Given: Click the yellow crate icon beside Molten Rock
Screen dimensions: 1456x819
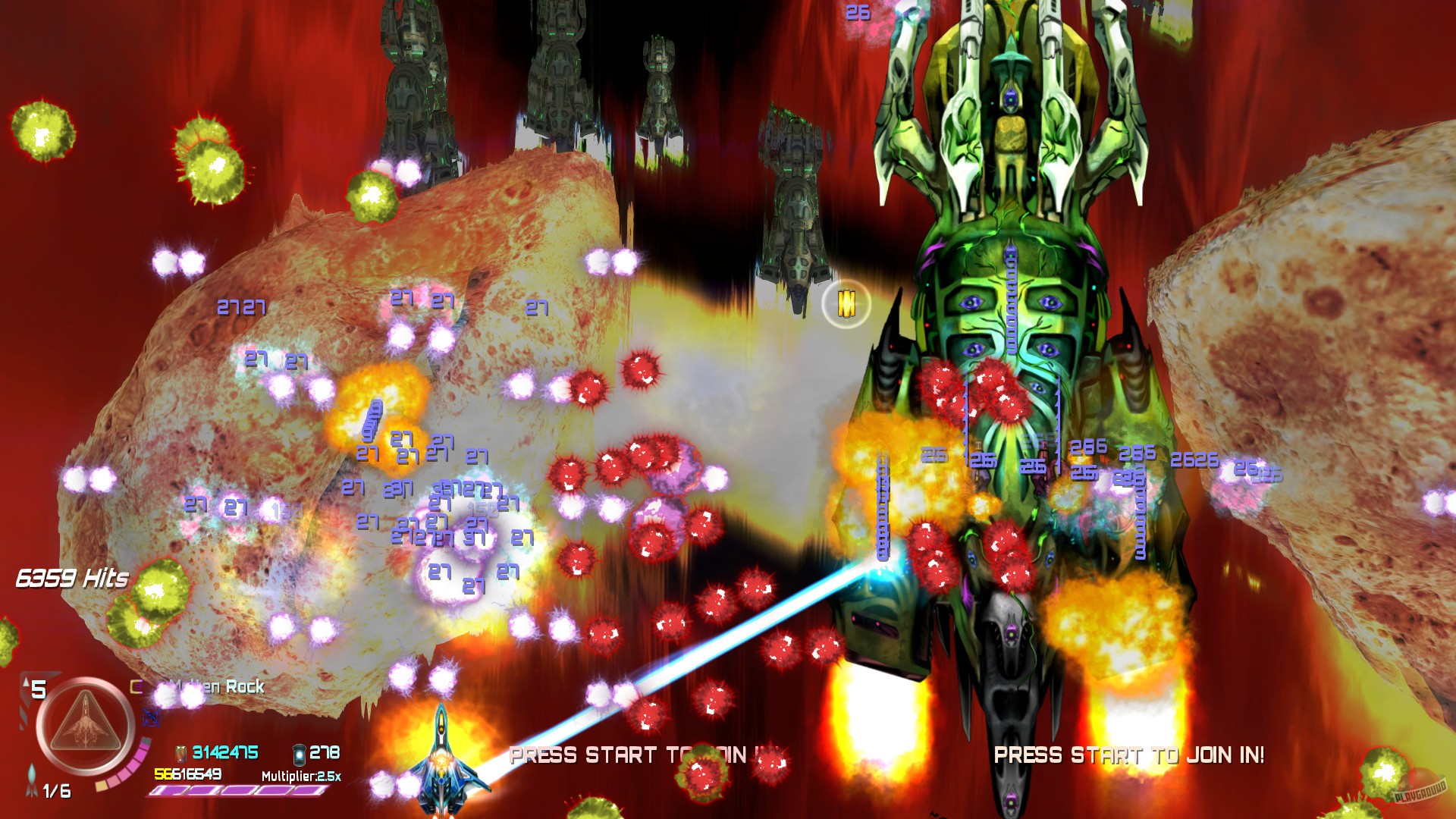Looking at the screenshot, I should 135,687.
